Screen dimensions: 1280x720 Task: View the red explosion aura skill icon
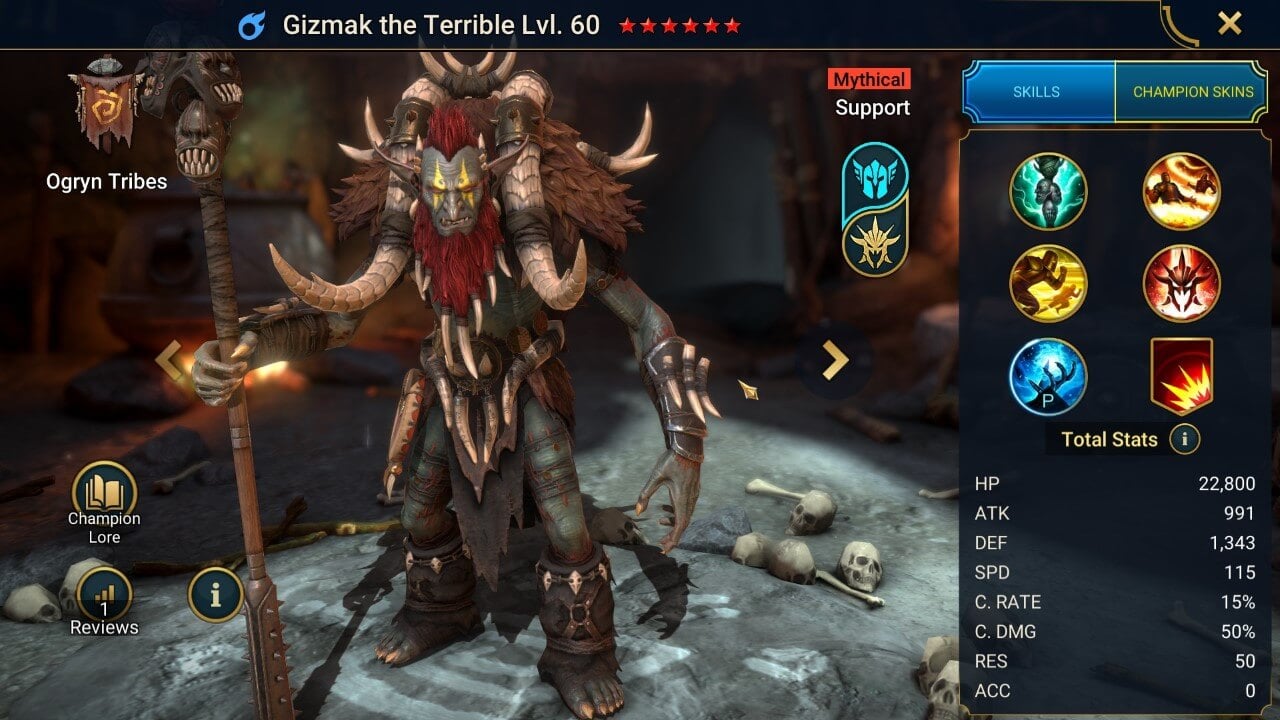tap(1182, 378)
